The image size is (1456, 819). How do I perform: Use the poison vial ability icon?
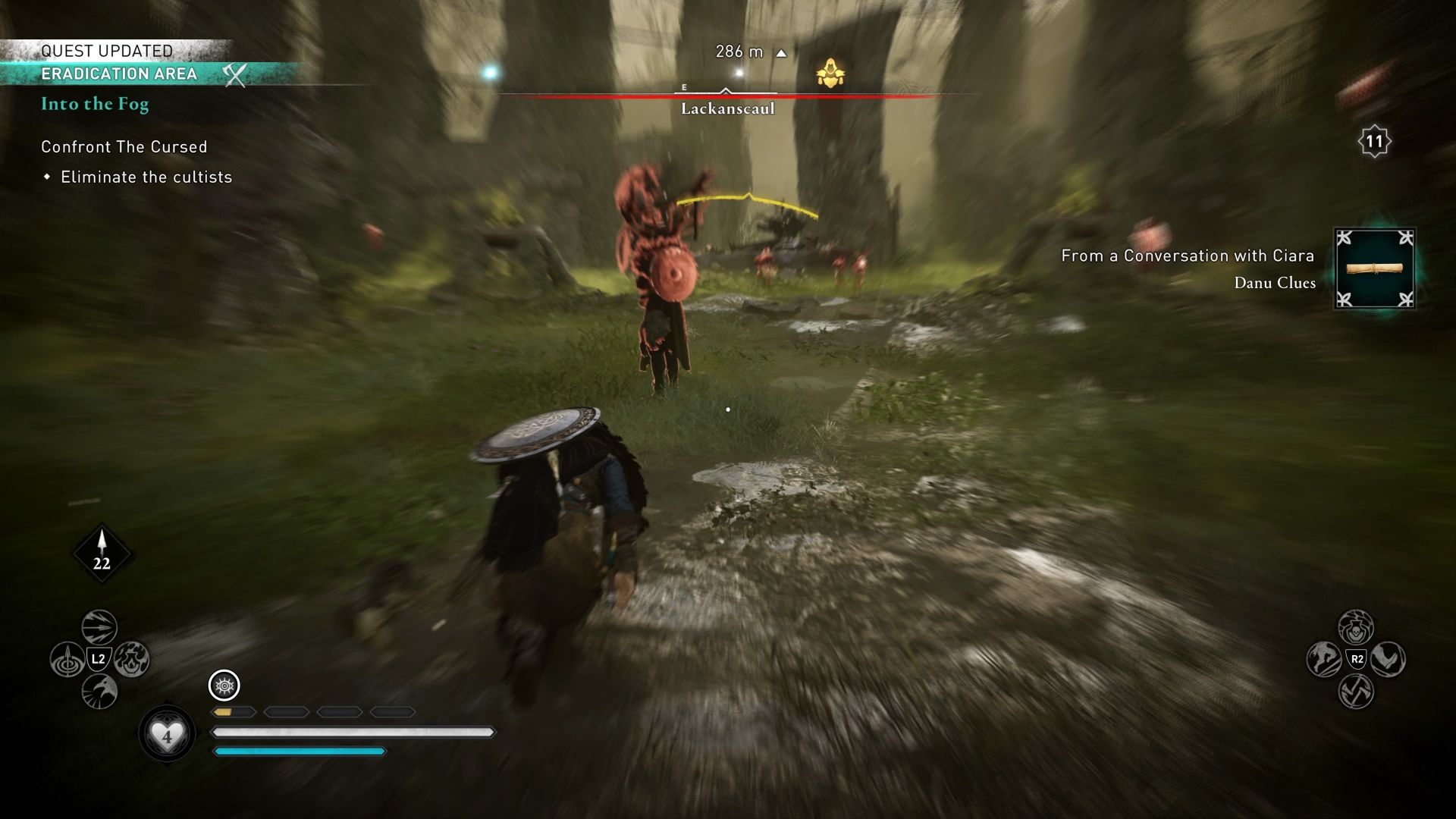[1357, 628]
